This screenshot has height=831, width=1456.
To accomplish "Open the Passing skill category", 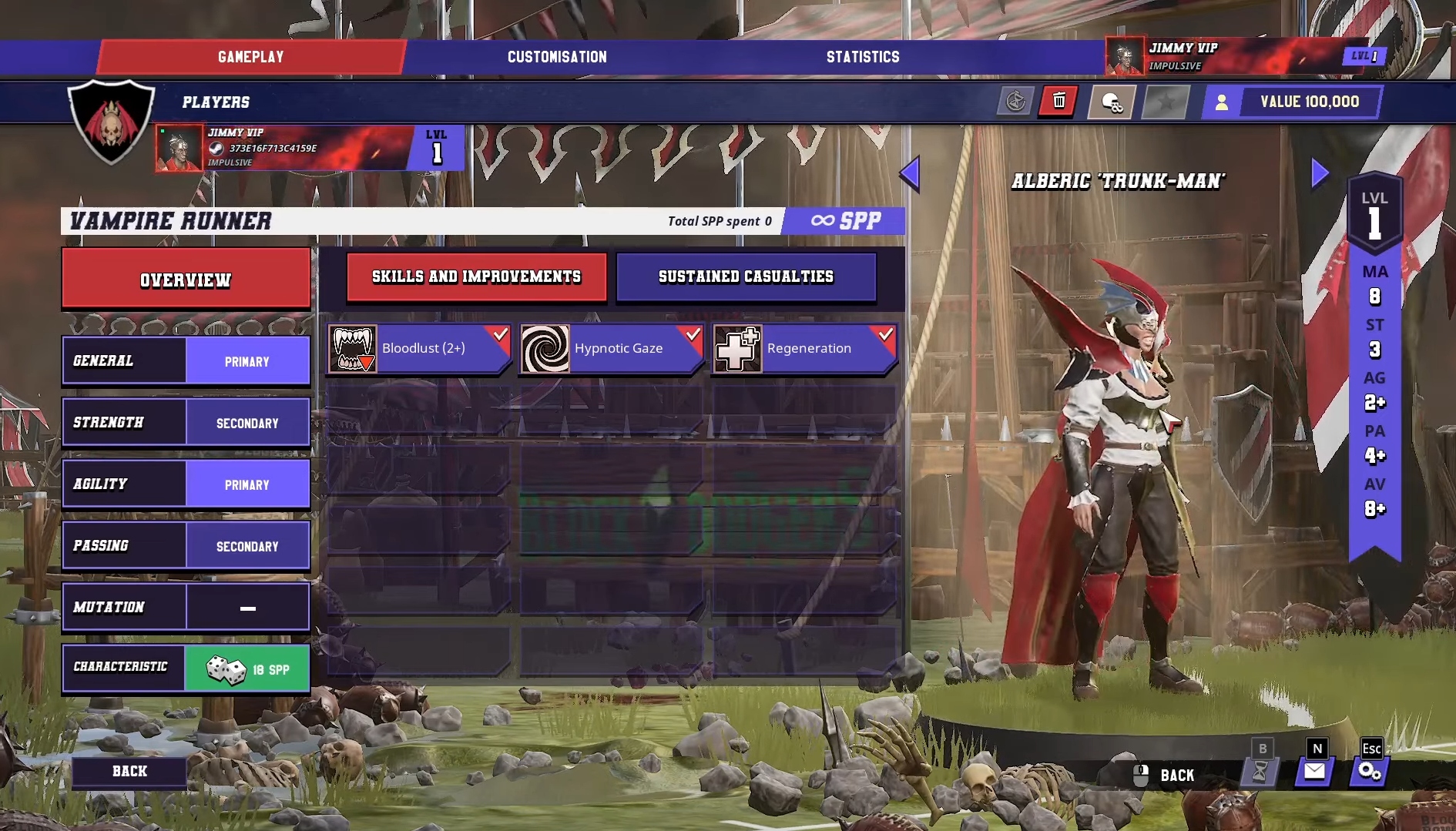I will [x=186, y=546].
